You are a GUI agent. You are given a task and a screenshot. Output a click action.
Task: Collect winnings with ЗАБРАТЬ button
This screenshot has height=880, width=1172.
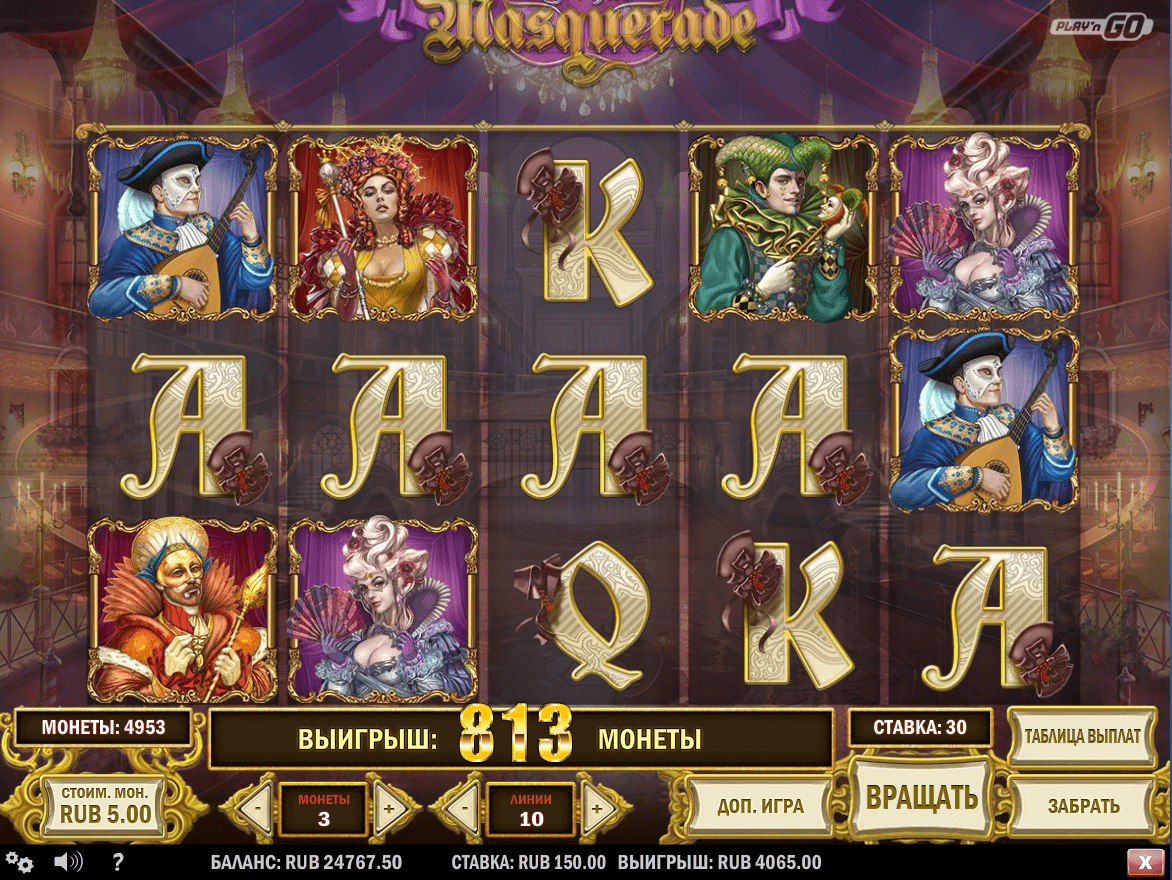click(1082, 806)
